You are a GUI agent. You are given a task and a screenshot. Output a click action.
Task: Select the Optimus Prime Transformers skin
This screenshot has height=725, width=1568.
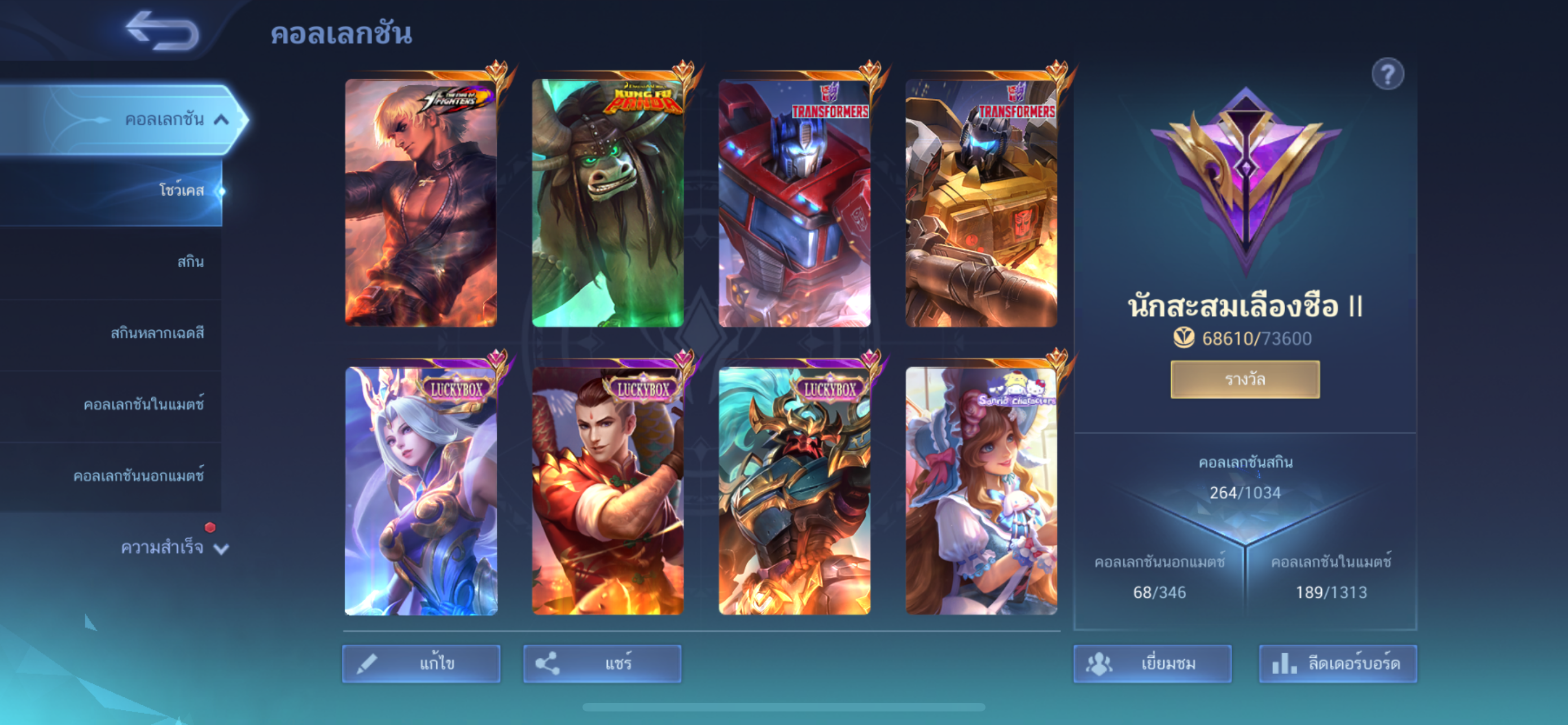point(794,203)
